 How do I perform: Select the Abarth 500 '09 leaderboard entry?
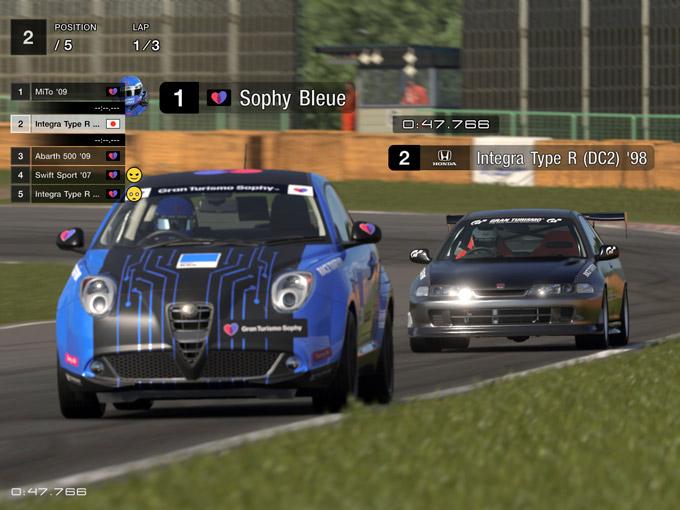pyautogui.click(x=66, y=156)
